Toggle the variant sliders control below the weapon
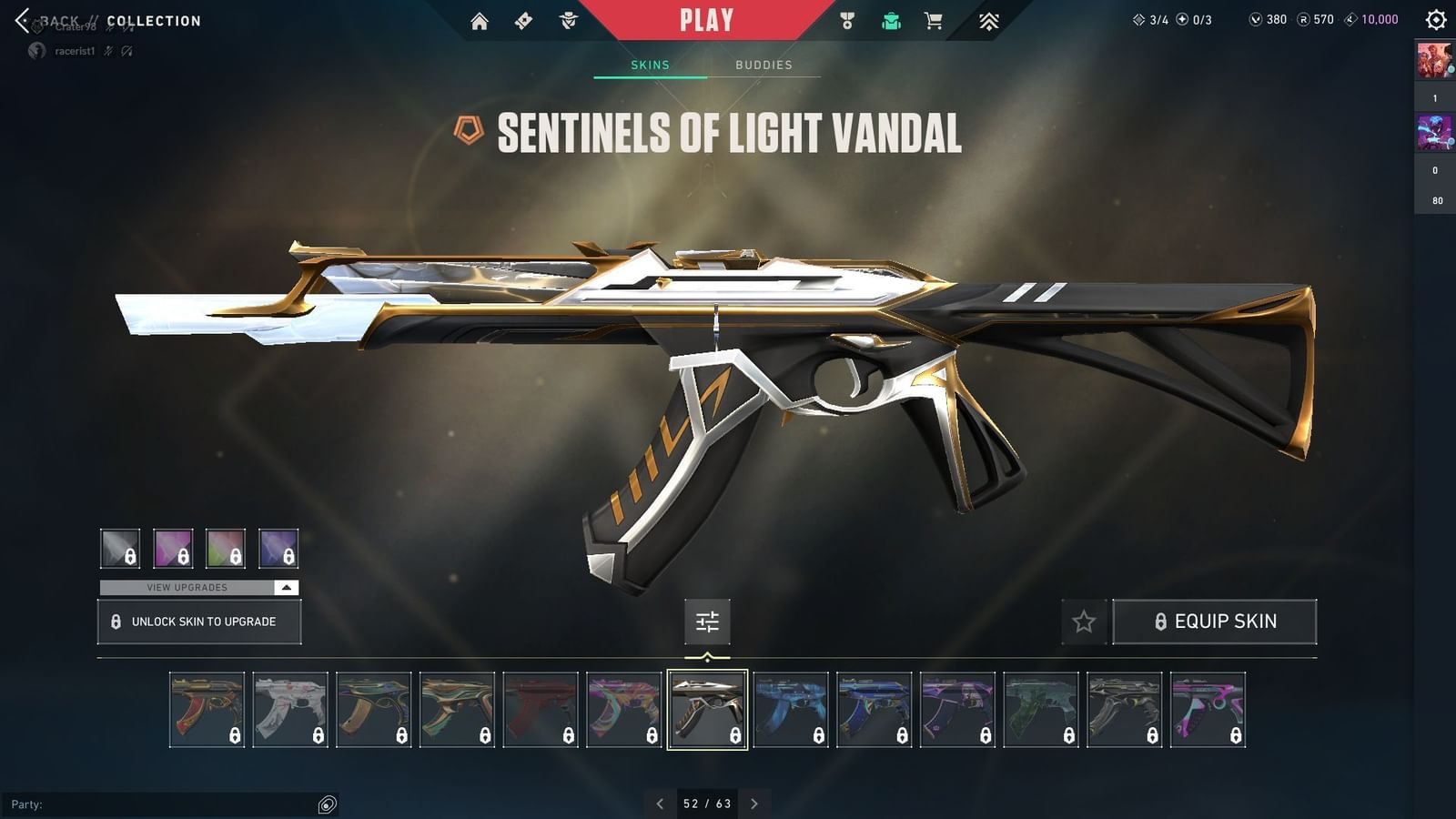The image size is (1456, 819). [x=707, y=622]
